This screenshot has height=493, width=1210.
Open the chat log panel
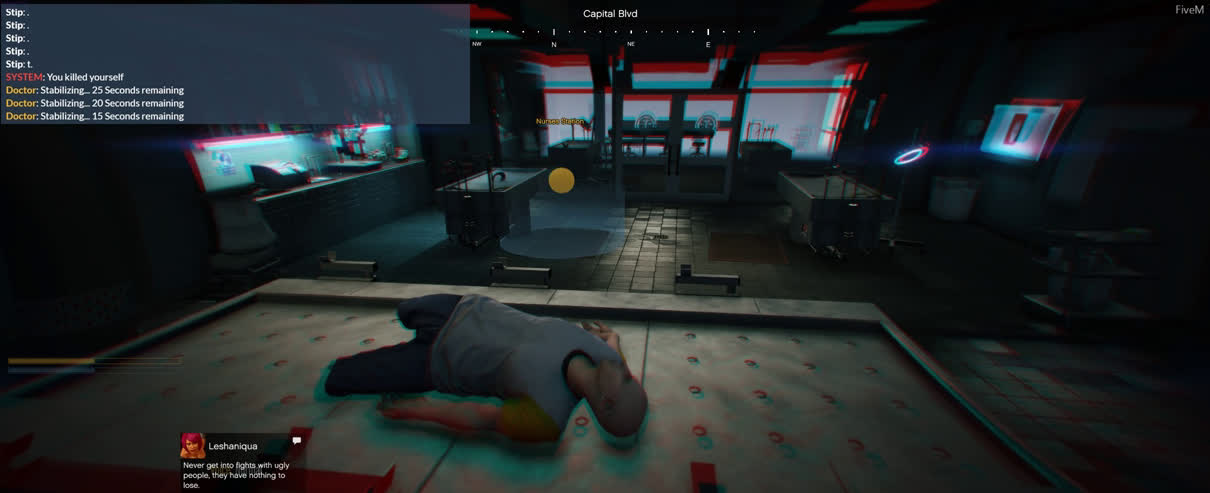(x=235, y=64)
